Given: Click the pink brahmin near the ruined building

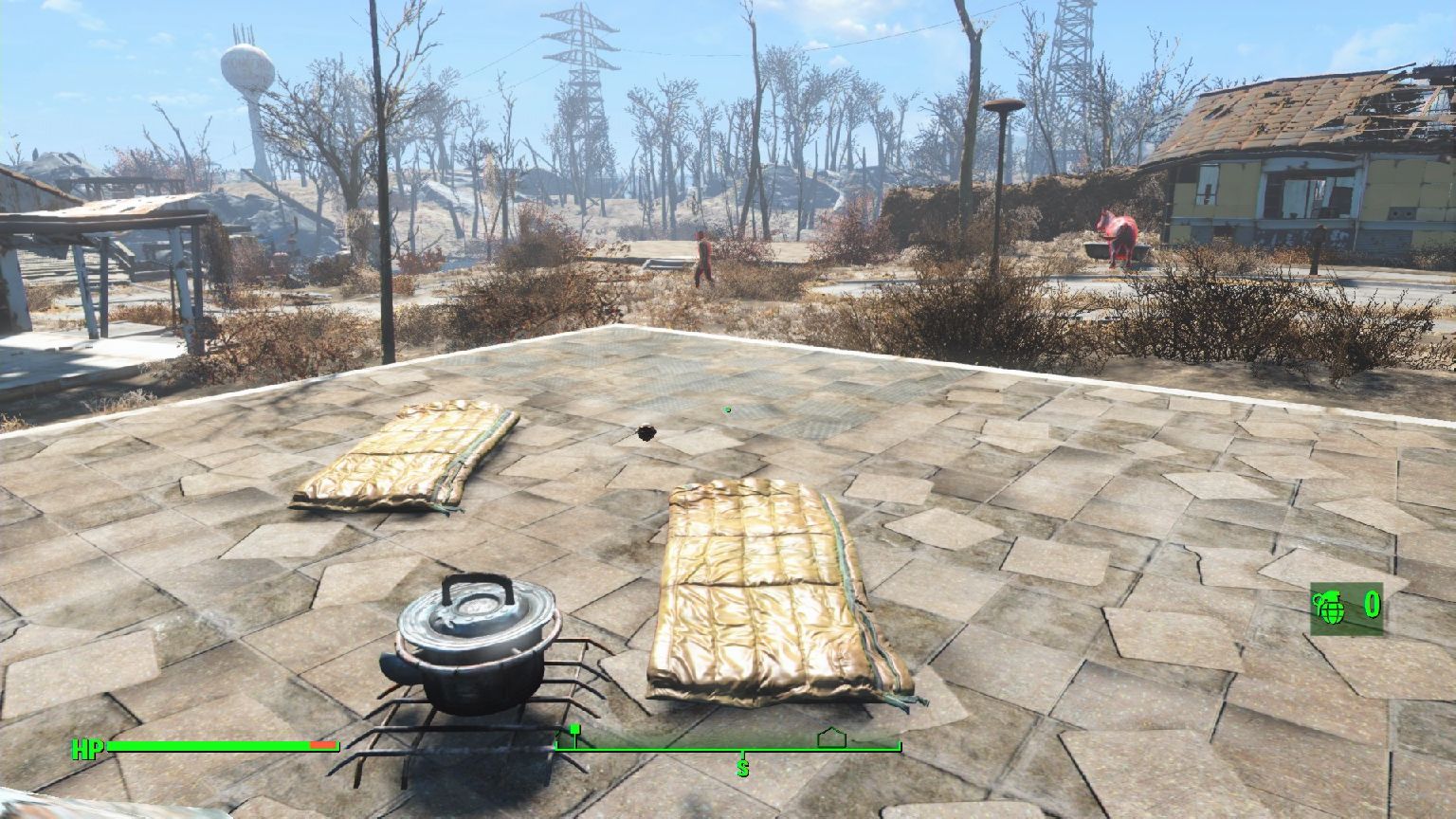Looking at the screenshot, I should point(1117,237).
